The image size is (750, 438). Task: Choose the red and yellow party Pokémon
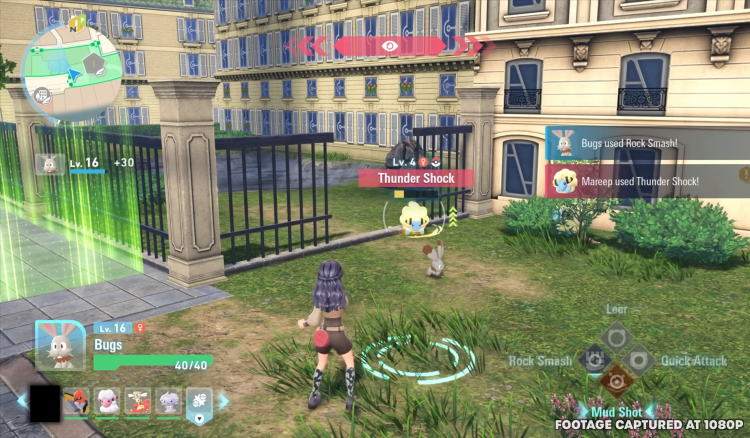point(138,402)
